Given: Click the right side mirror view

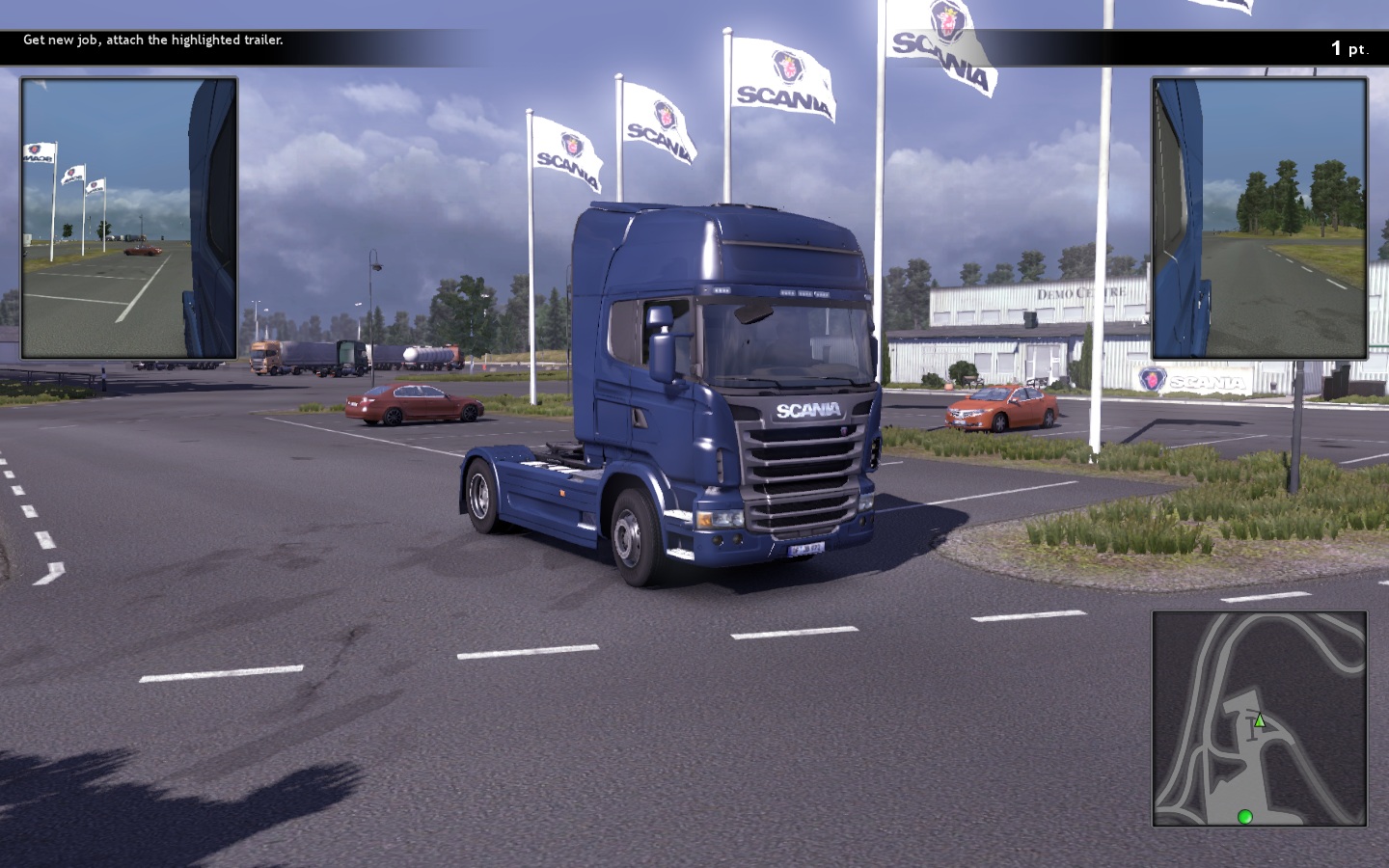Looking at the screenshot, I should pyautogui.click(x=1259, y=218).
